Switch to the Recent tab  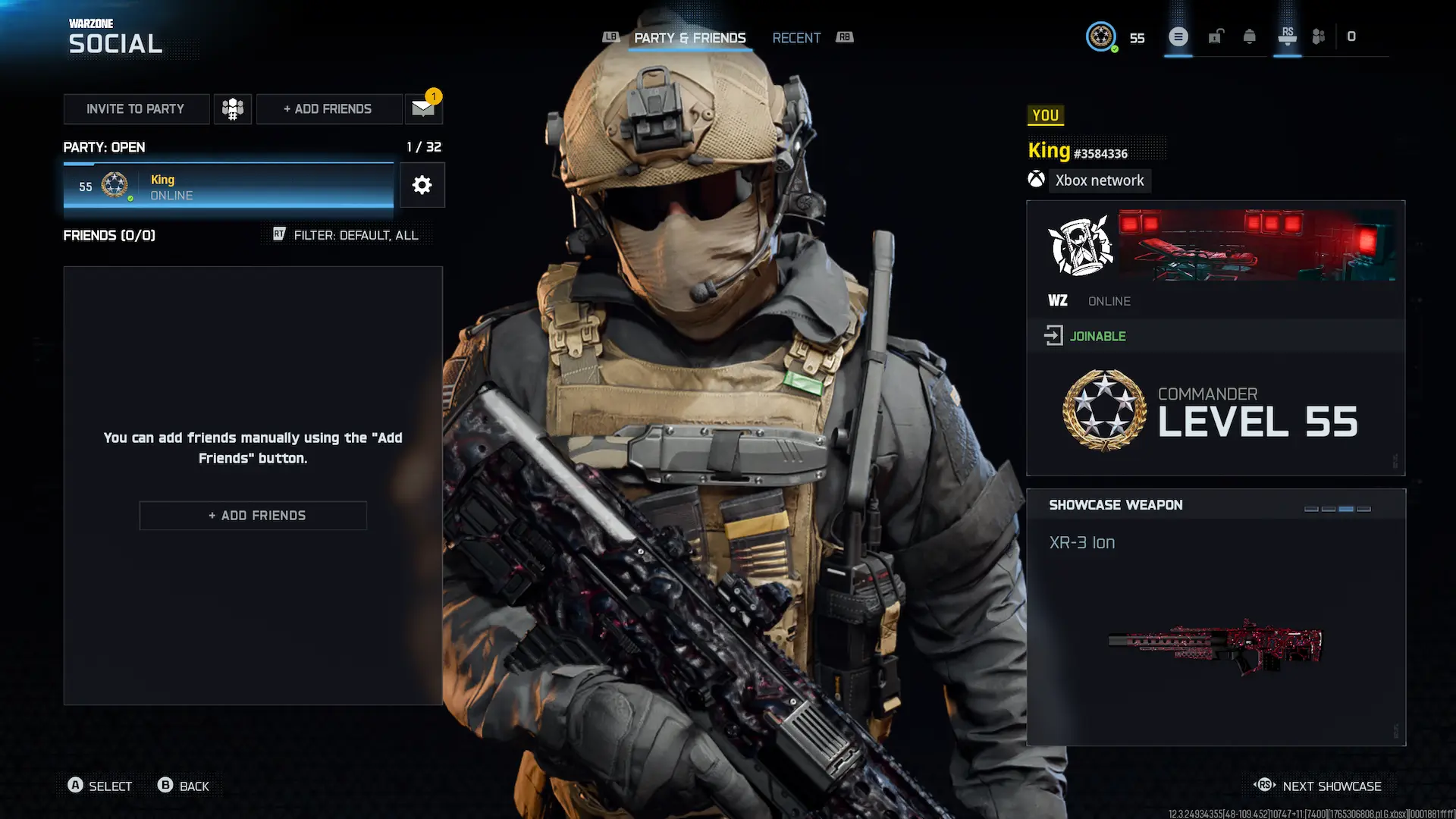click(x=796, y=38)
